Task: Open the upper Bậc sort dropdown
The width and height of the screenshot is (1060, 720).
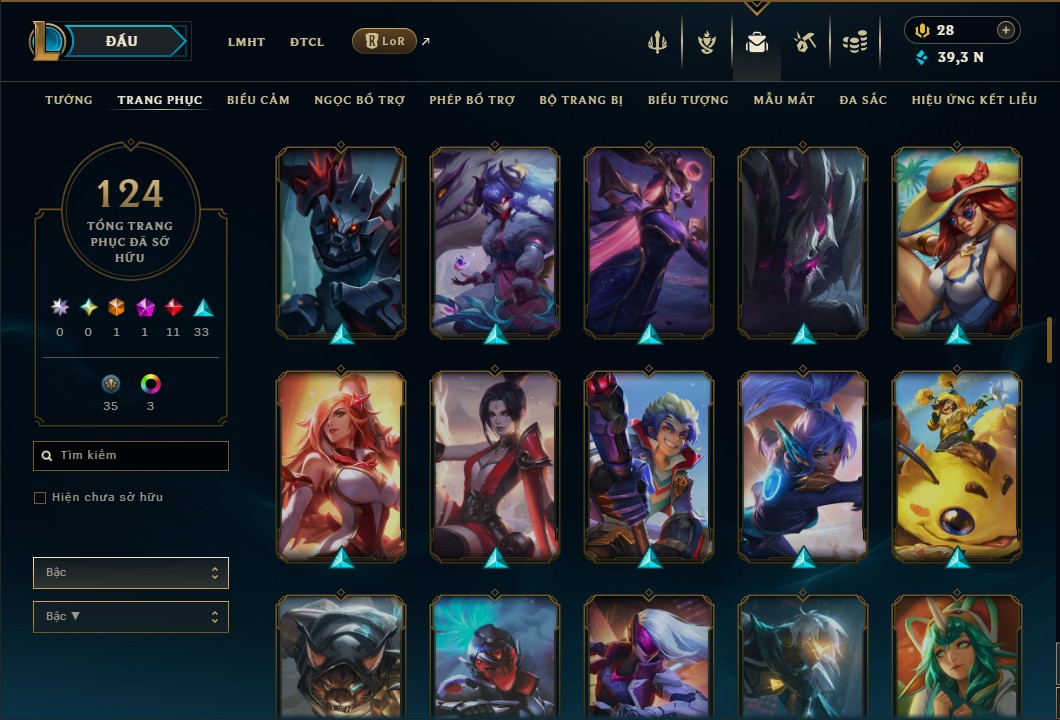Action: (131, 573)
